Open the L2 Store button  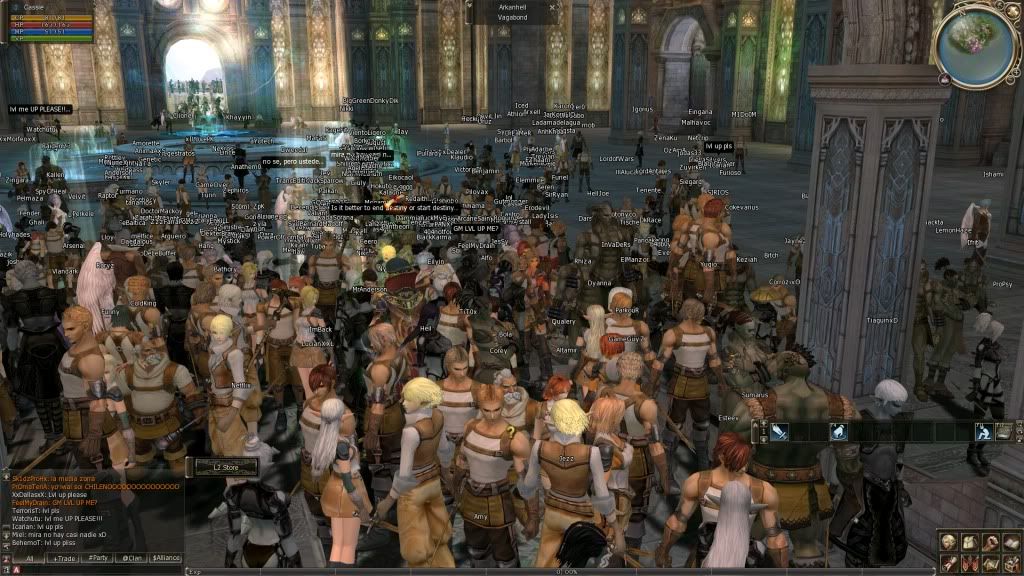pos(221,467)
